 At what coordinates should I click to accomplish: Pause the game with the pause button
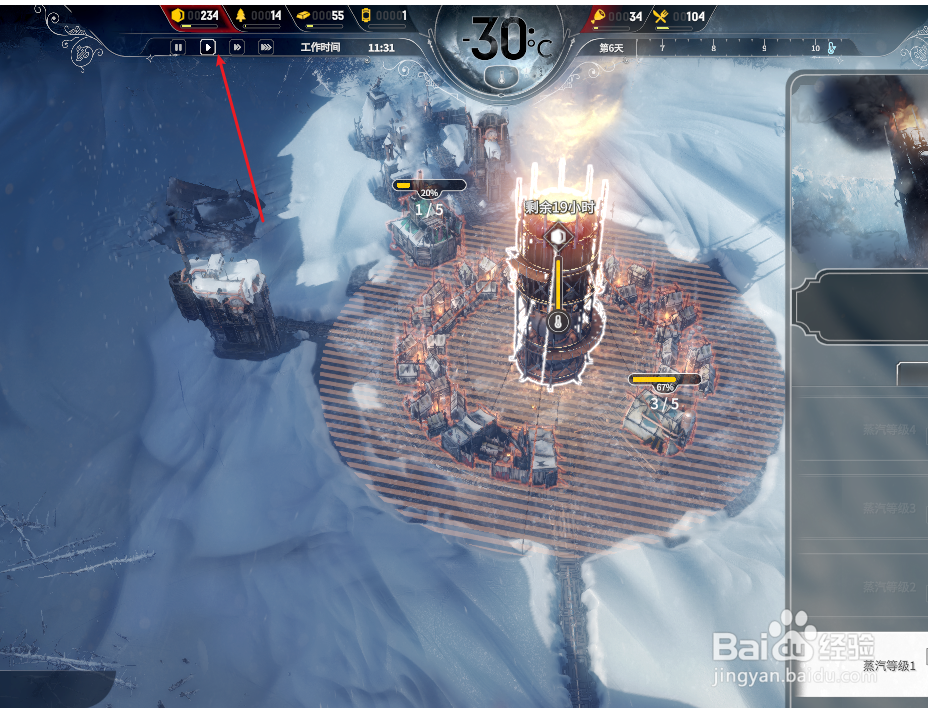point(178,47)
